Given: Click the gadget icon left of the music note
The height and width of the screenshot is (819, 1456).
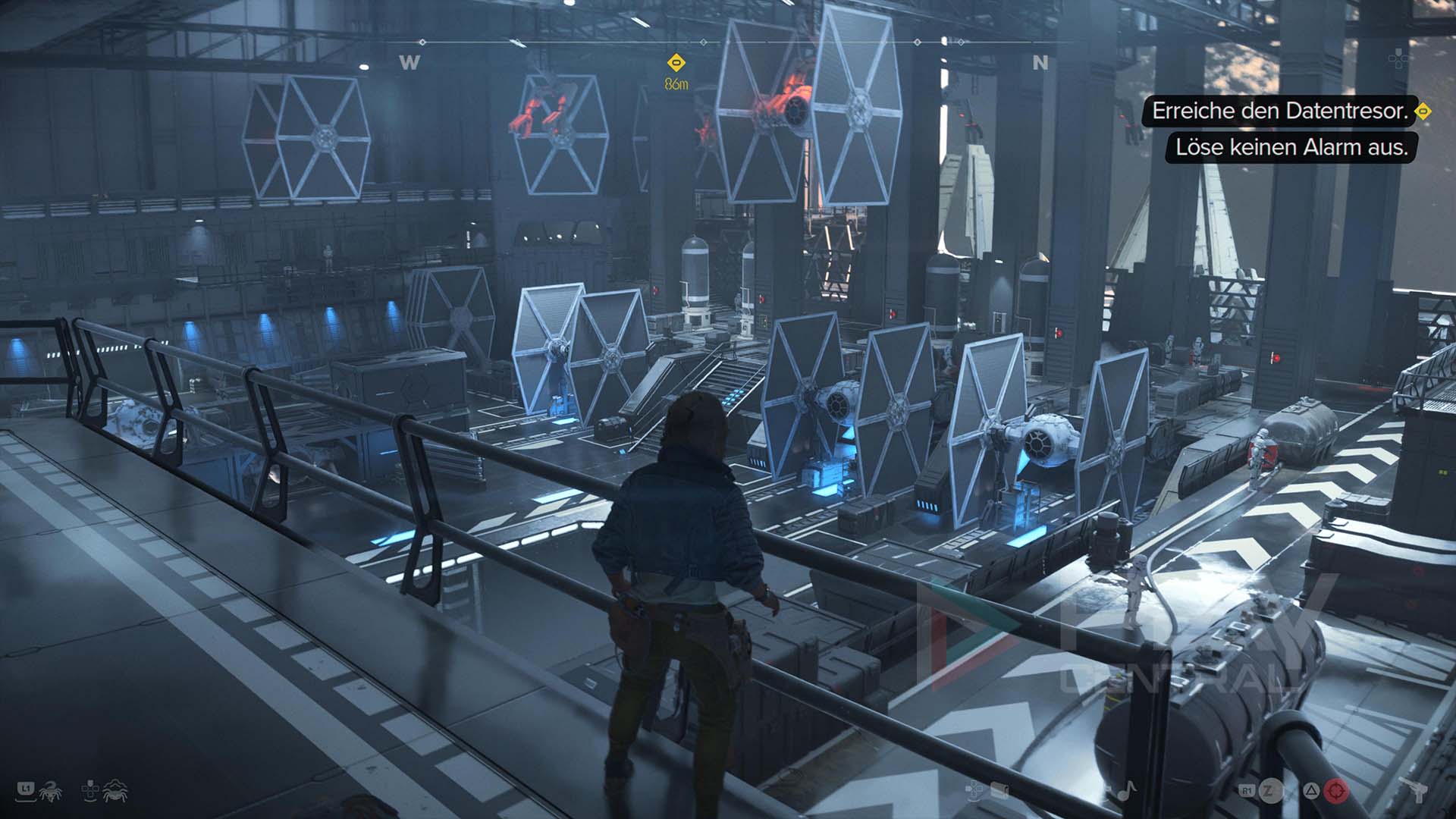Looking at the screenshot, I should tap(999, 791).
